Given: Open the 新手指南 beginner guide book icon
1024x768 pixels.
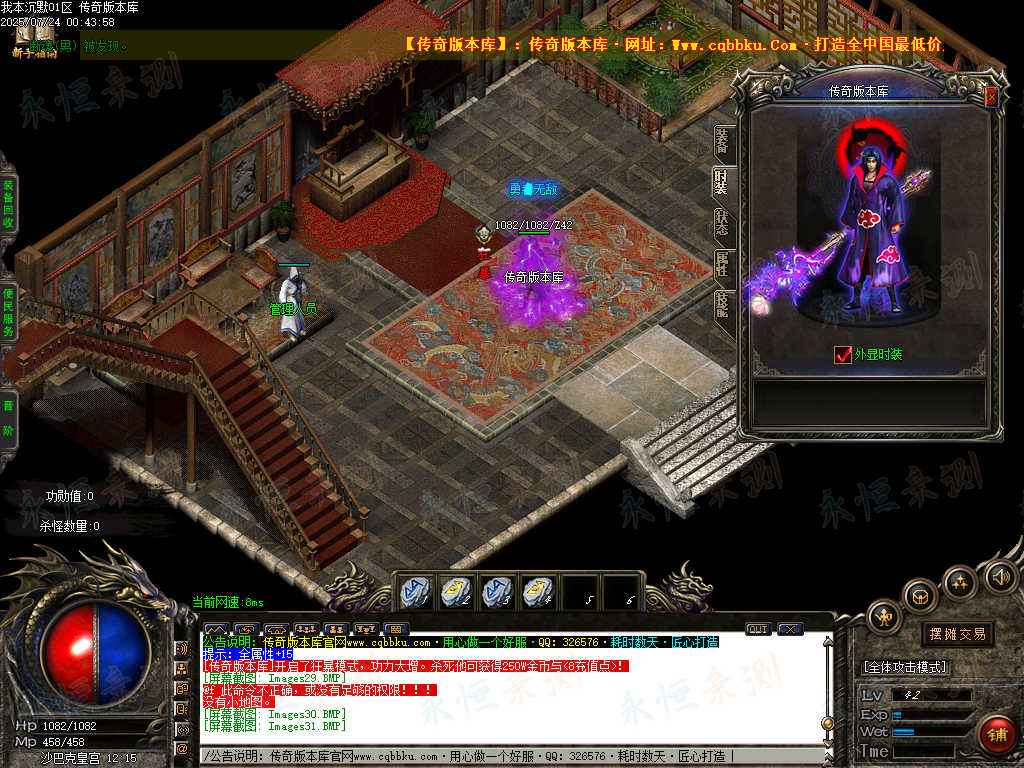Looking at the screenshot, I should 33,39.
